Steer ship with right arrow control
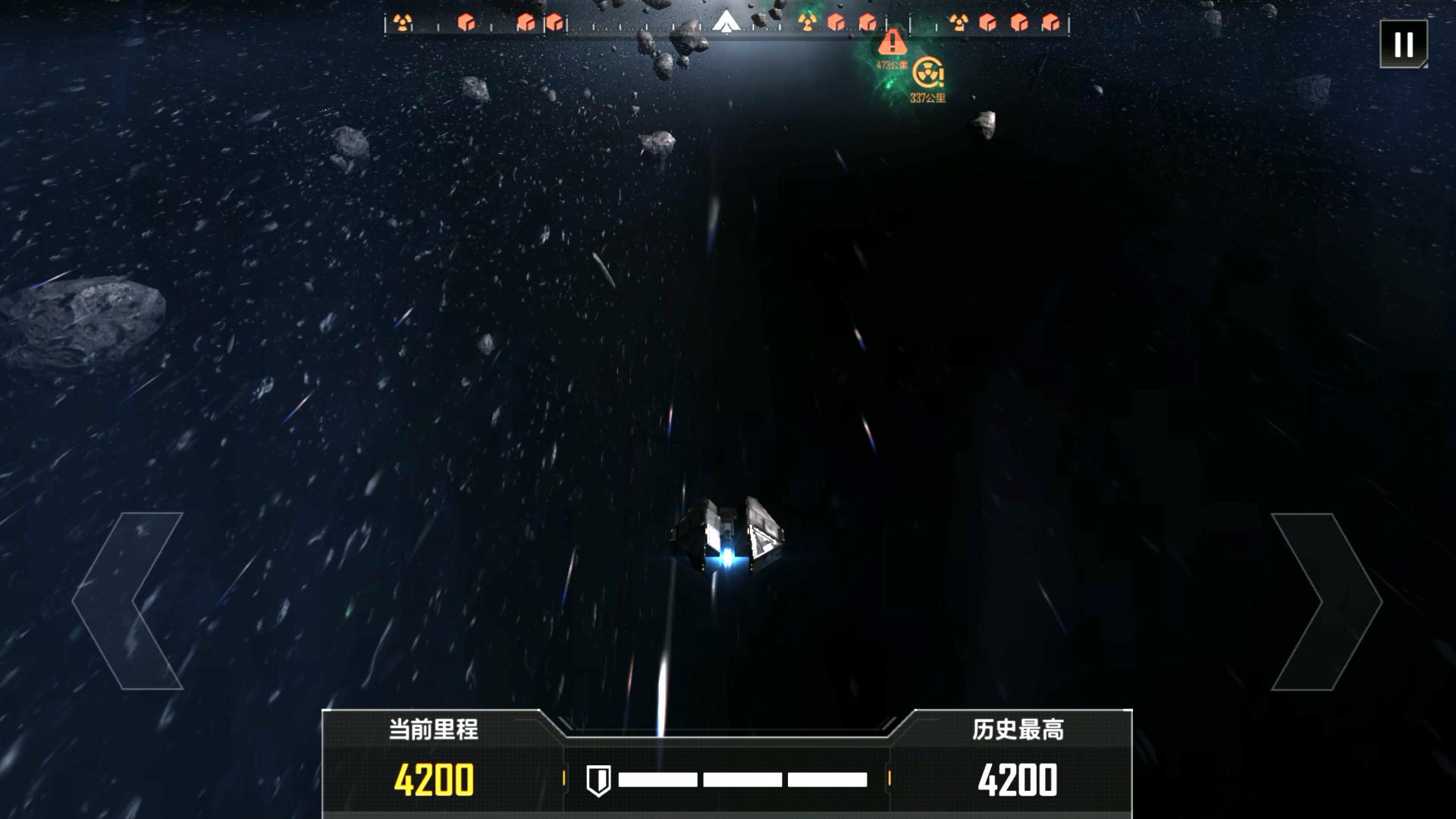The image size is (1456, 819). click(1326, 601)
